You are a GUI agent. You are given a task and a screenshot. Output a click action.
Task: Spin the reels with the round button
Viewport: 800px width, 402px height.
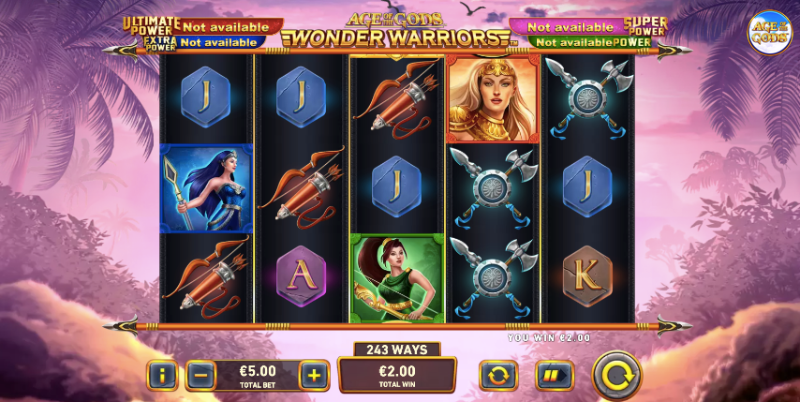coord(616,376)
